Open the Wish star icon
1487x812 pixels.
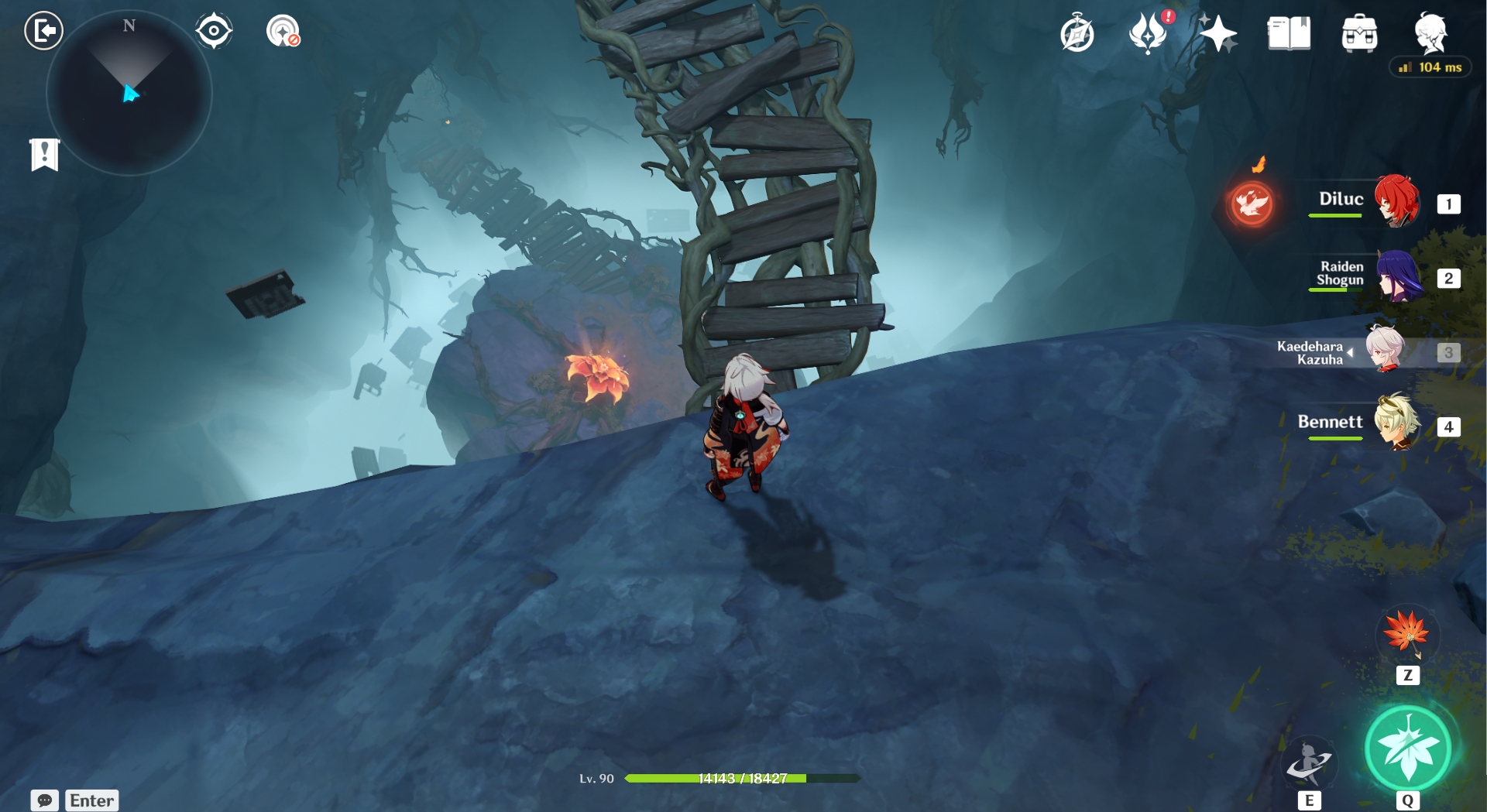1218,34
